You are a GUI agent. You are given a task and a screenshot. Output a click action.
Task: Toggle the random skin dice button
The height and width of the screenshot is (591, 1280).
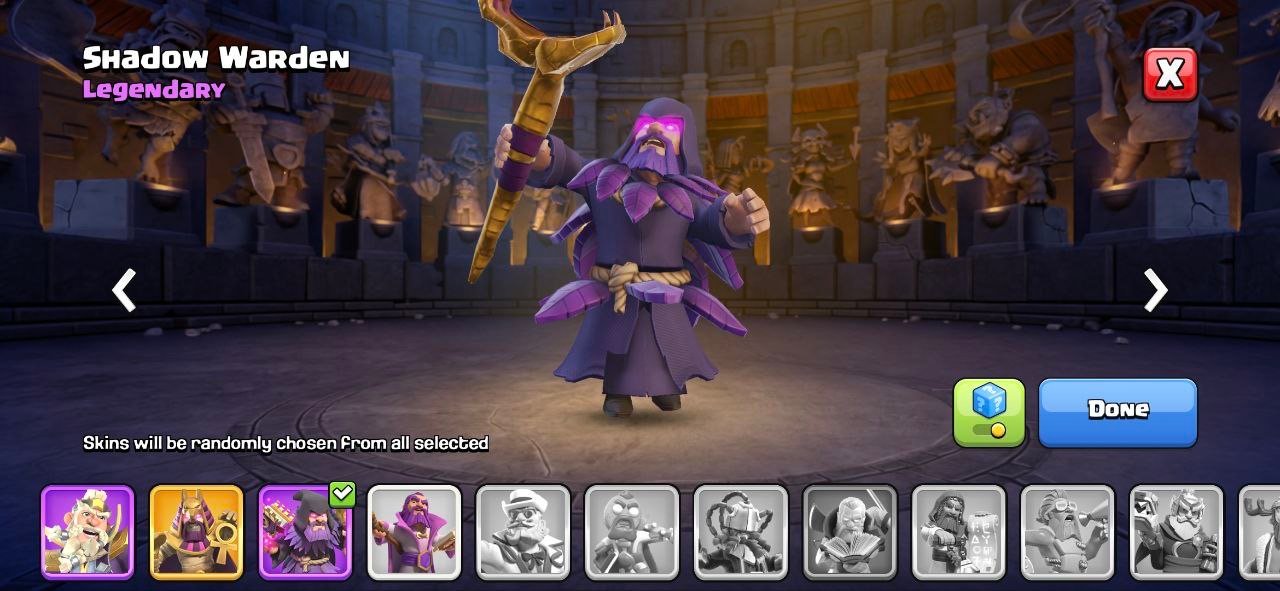tap(988, 411)
